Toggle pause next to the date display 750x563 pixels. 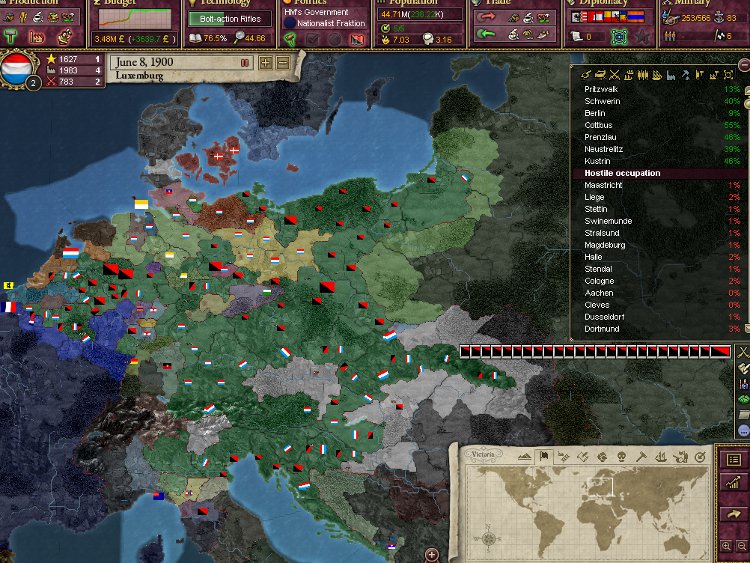pyautogui.click(x=245, y=62)
